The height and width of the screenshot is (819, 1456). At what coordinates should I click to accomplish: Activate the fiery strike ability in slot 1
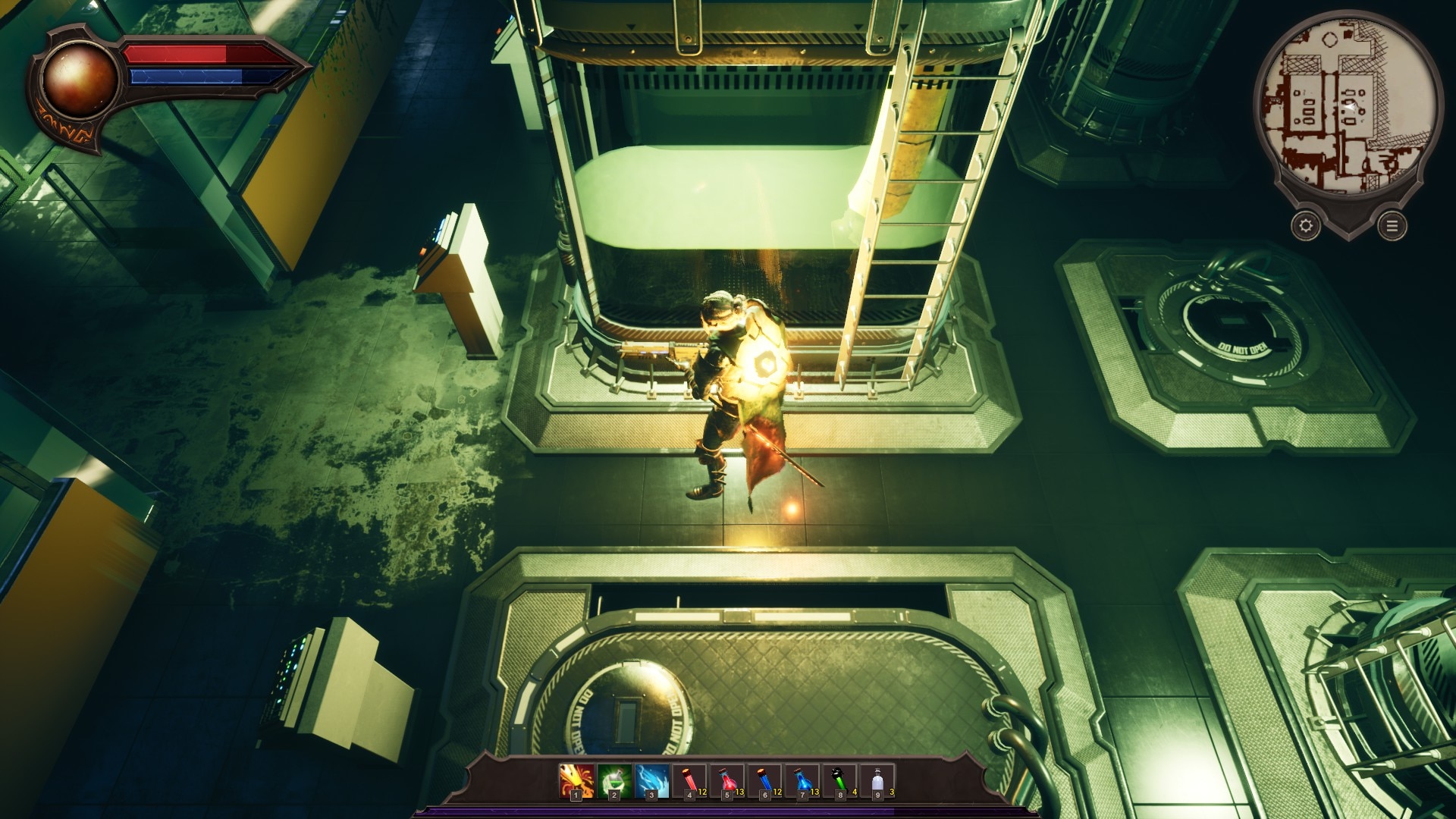click(x=576, y=781)
